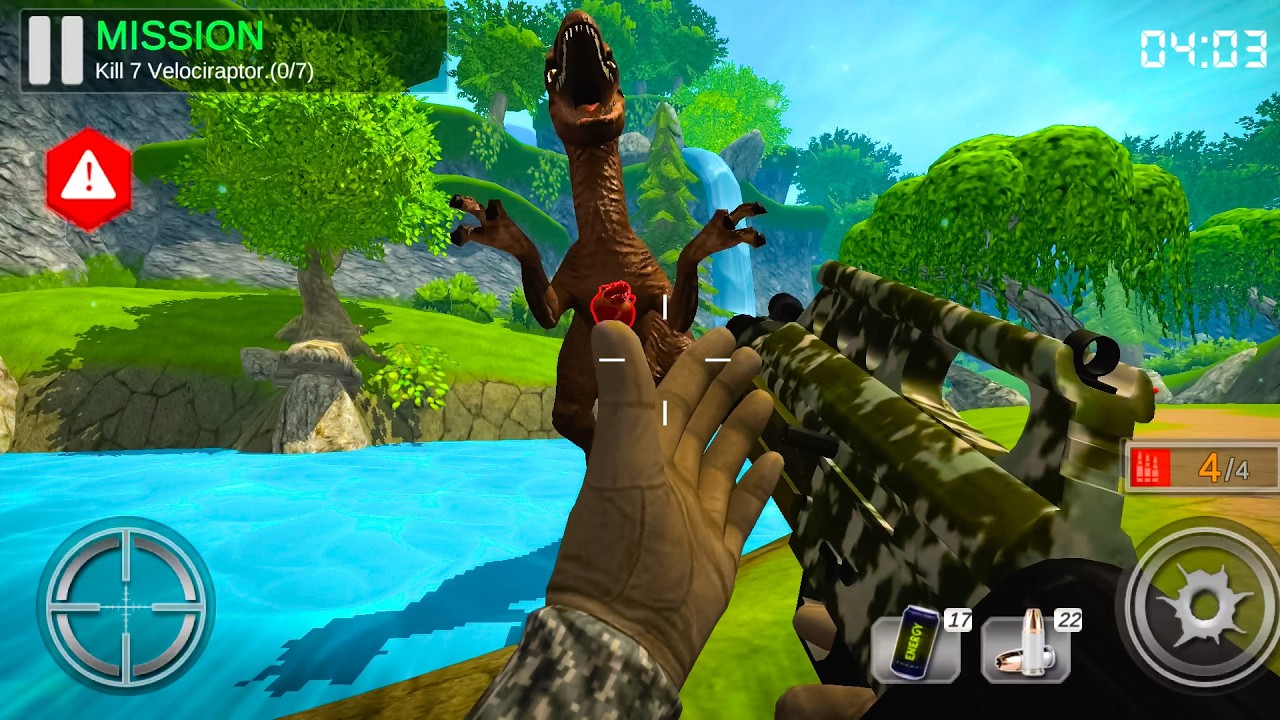This screenshot has width=1280, height=720.
Task: Use the energy drink item
Action: [916, 648]
